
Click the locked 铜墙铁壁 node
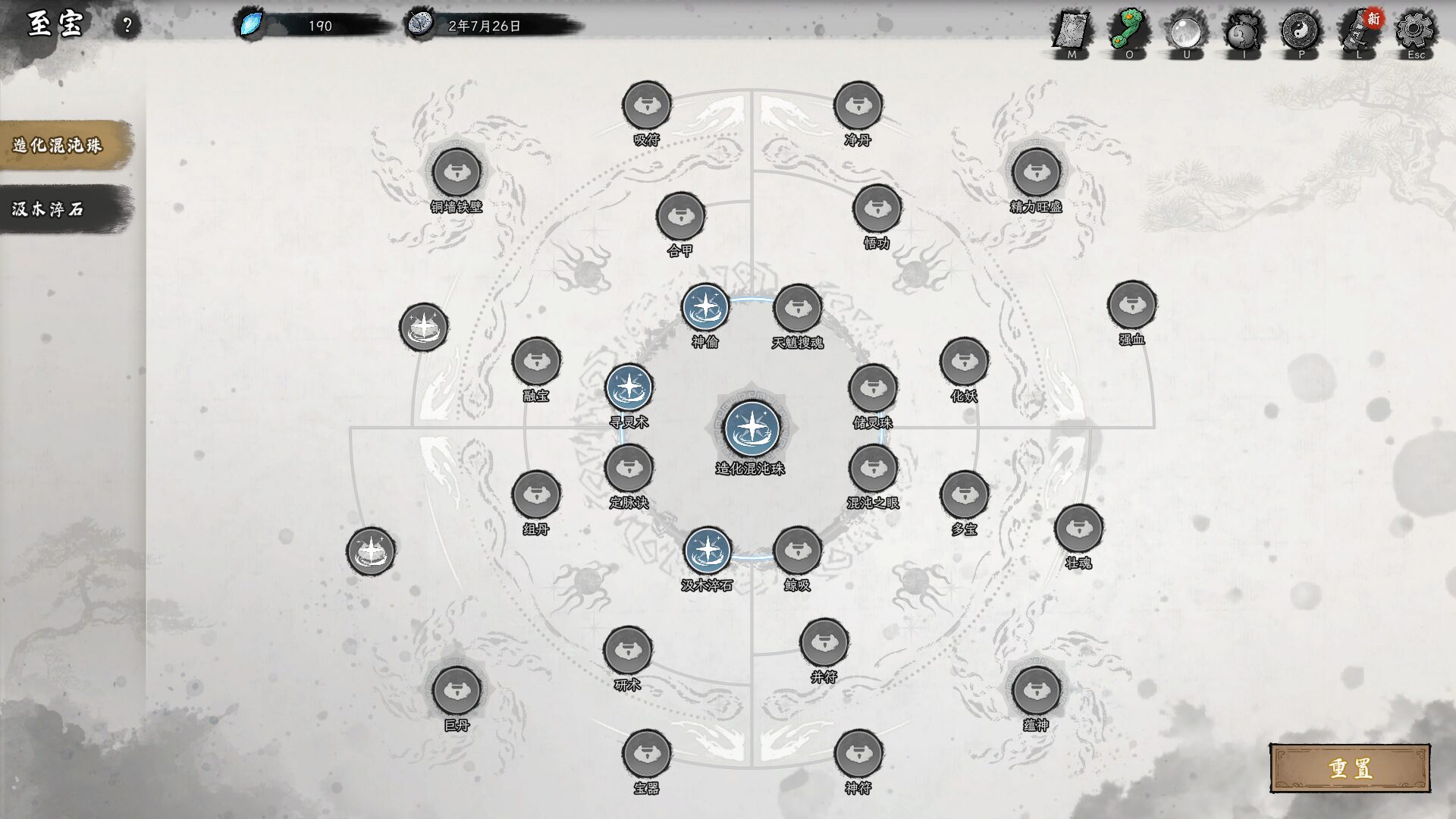pos(457,173)
